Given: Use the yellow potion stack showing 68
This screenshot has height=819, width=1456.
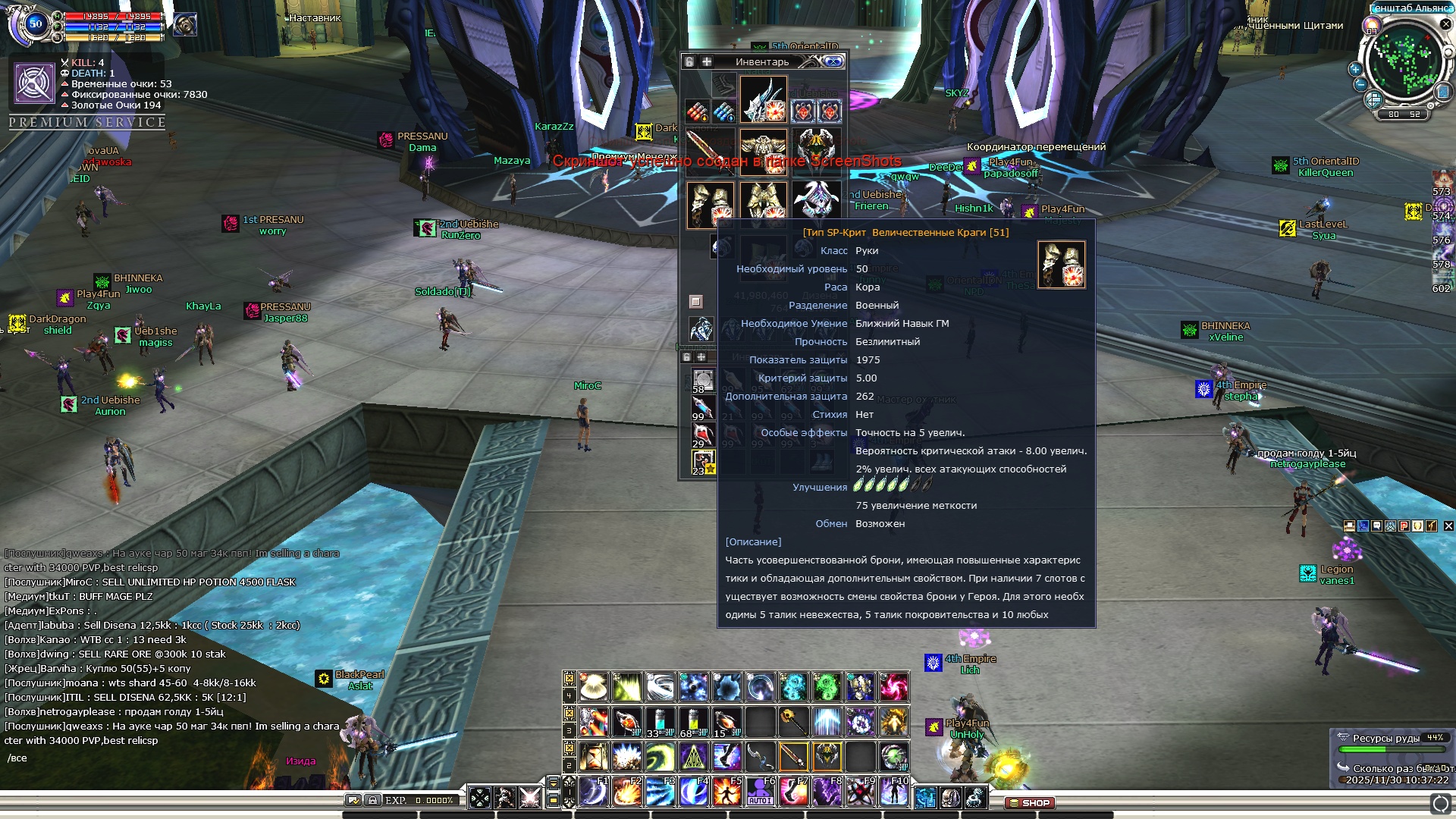Looking at the screenshot, I should point(693,722).
